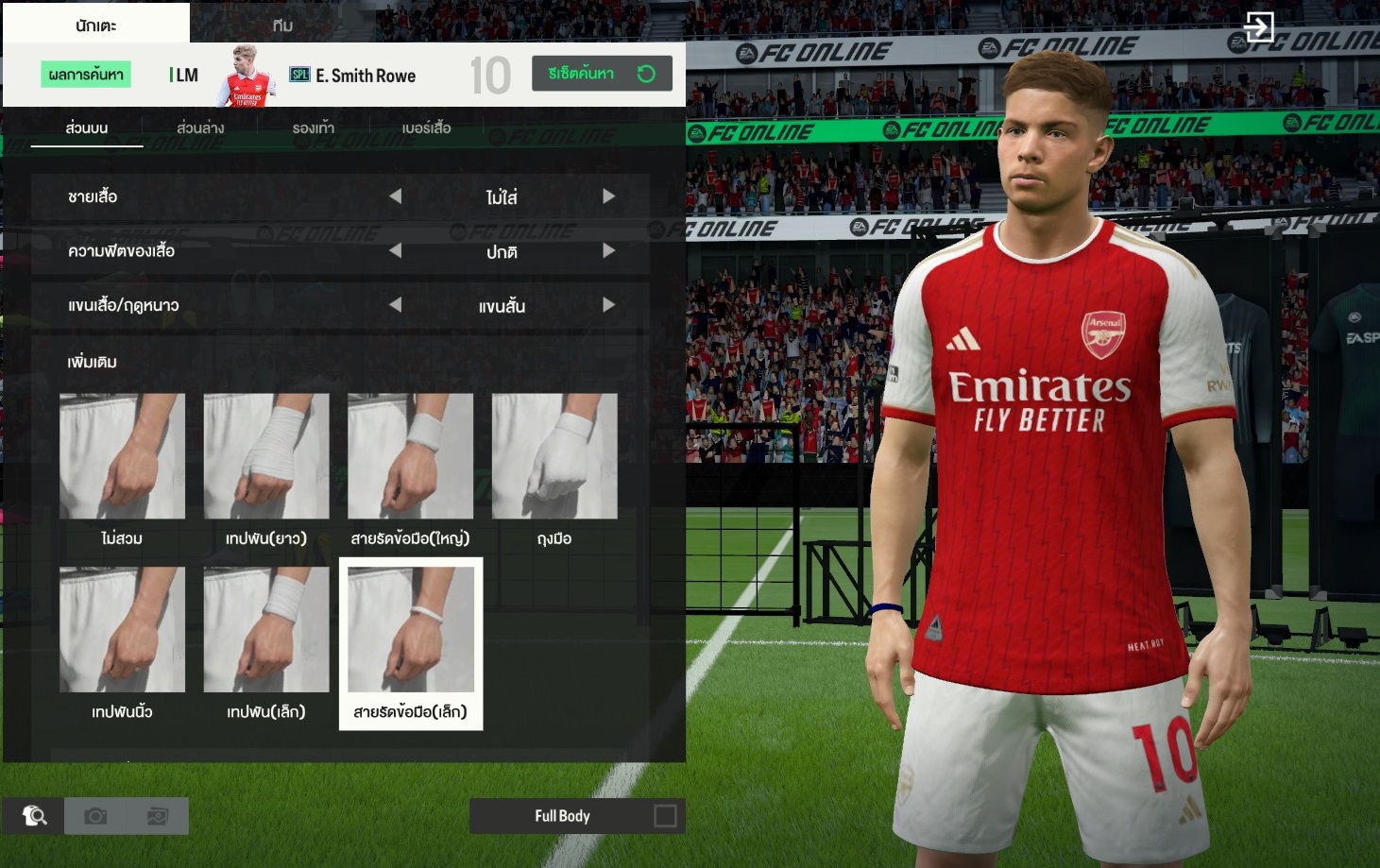Click right arrow for ชายเสื้อ option
This screenshot has height=868, width=1380.
point(608,196)
